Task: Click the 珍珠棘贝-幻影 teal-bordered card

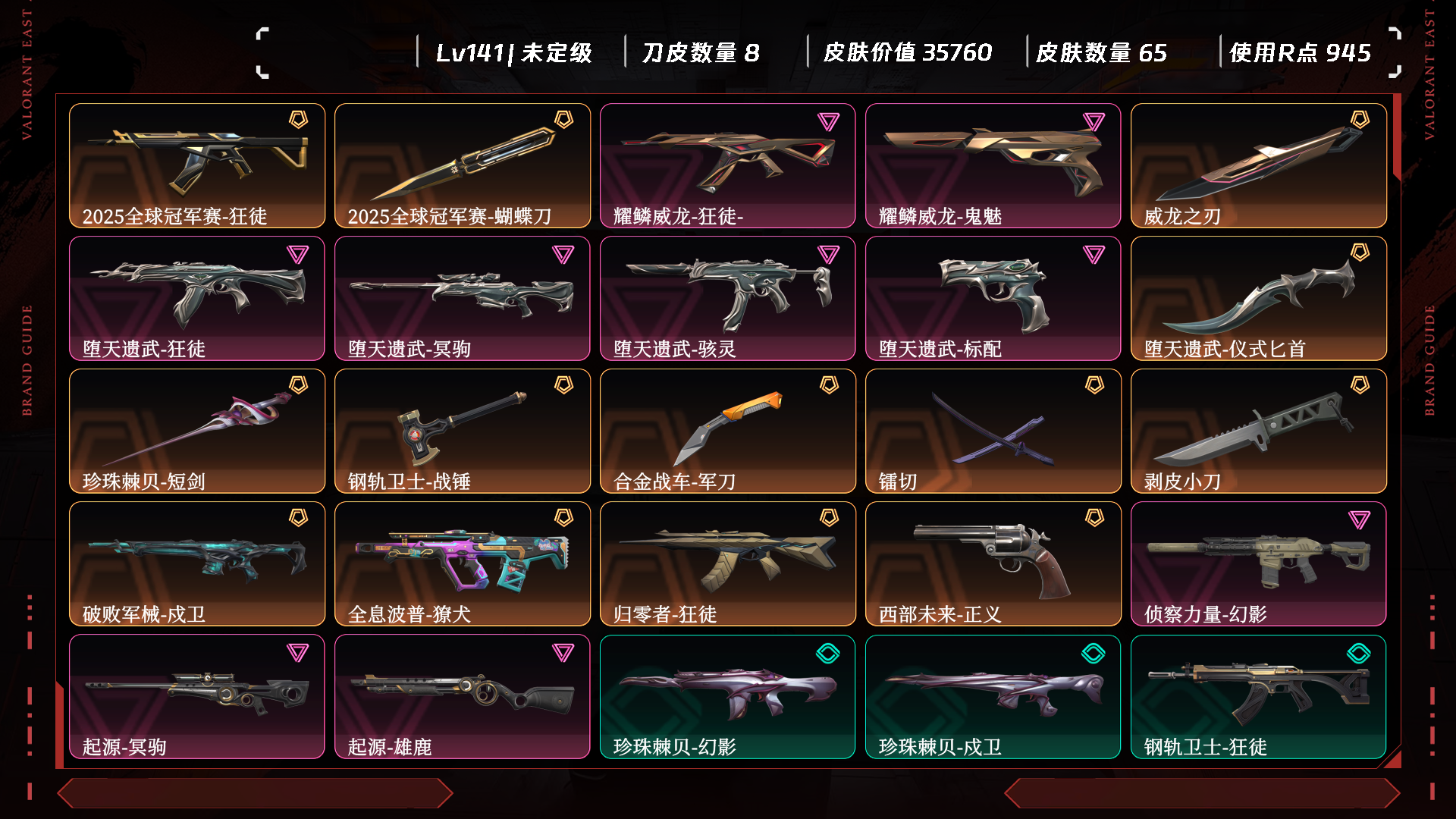Action: (728, 696)
